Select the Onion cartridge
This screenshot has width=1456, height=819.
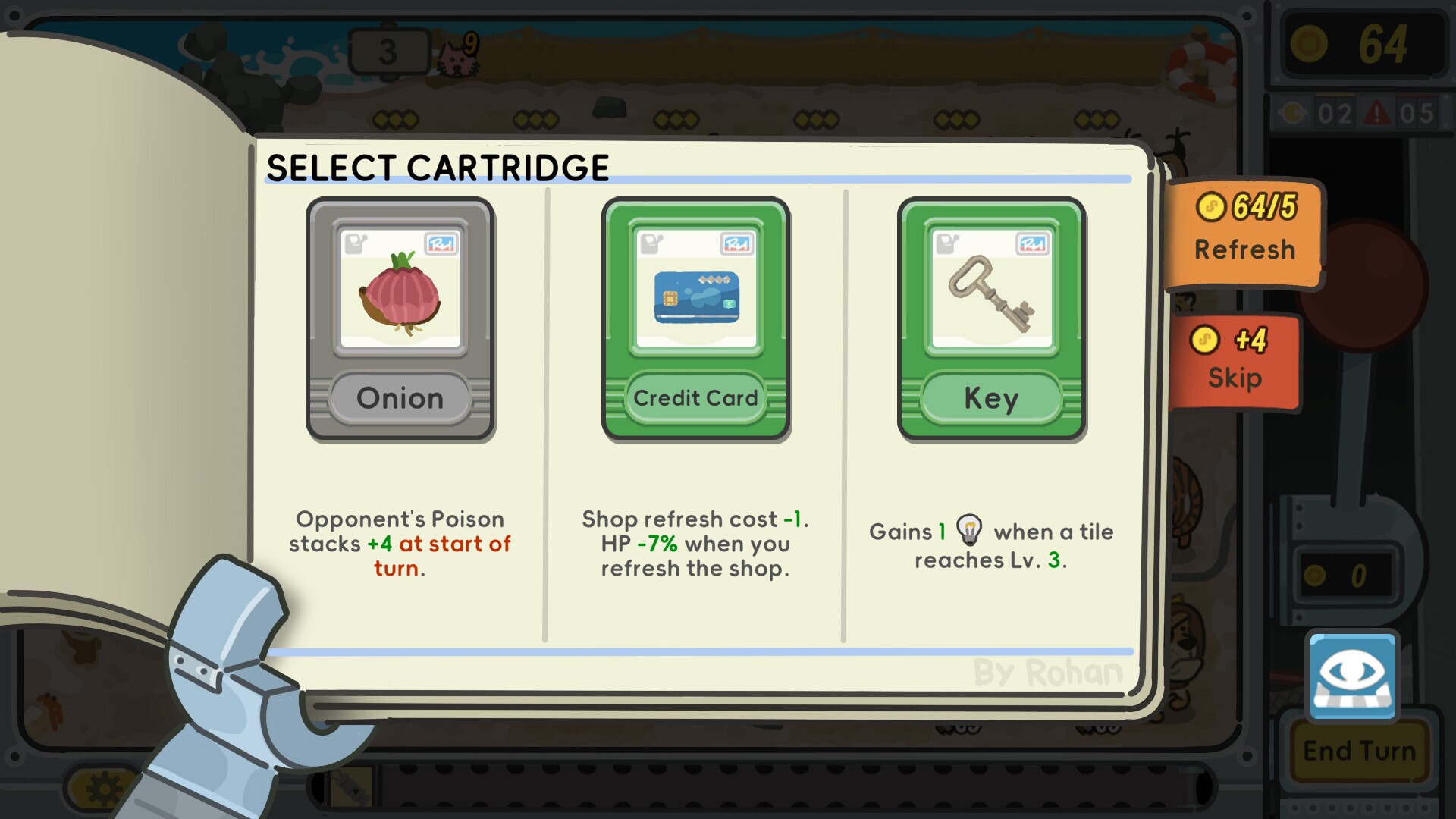point(400,318)
